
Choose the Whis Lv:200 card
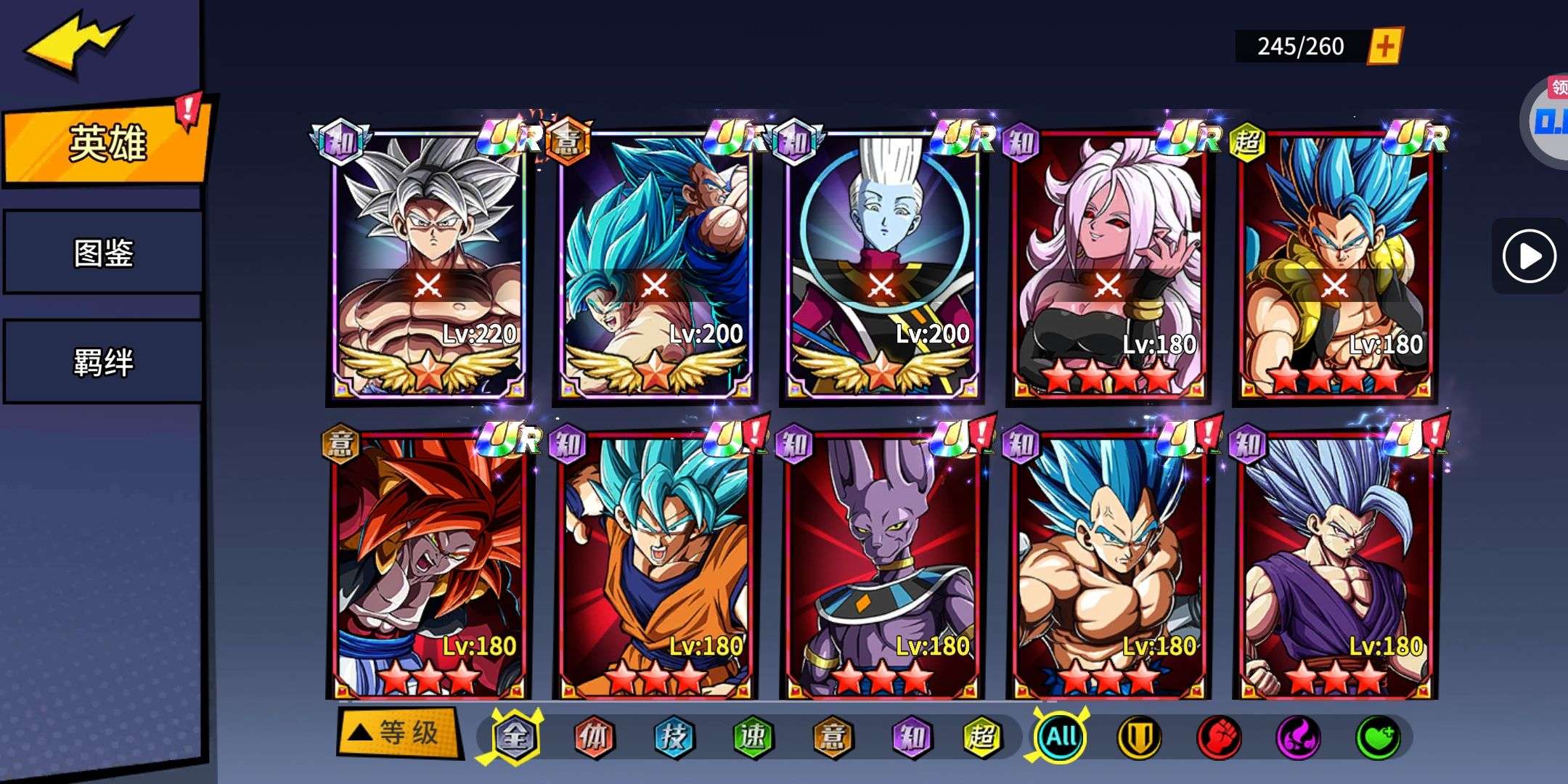(x=881, y=265)
